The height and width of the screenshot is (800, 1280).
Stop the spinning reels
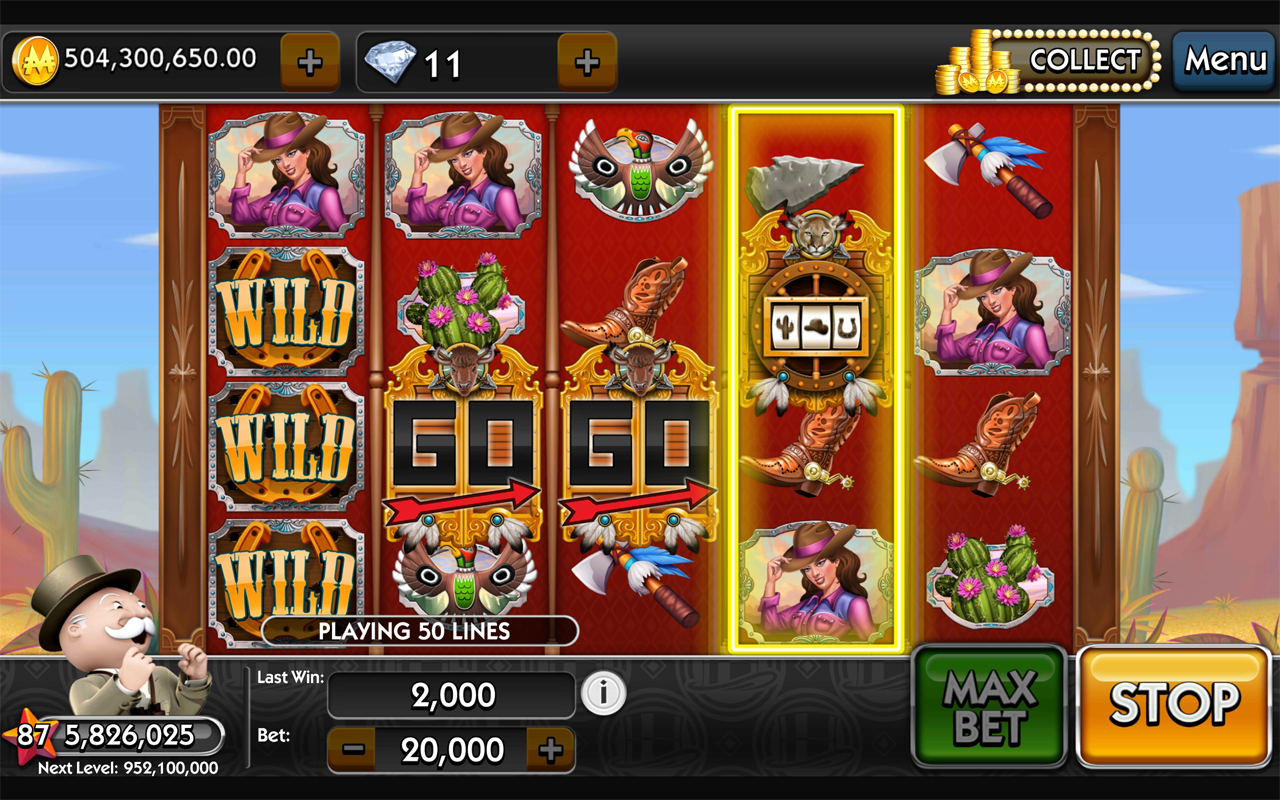point(1173,706)
